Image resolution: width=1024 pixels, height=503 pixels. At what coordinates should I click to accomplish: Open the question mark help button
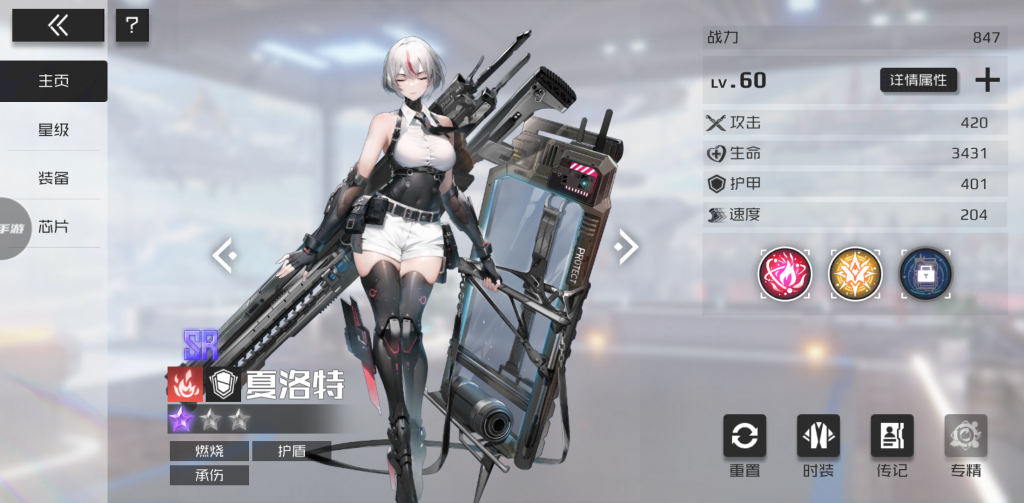(132, 26)
